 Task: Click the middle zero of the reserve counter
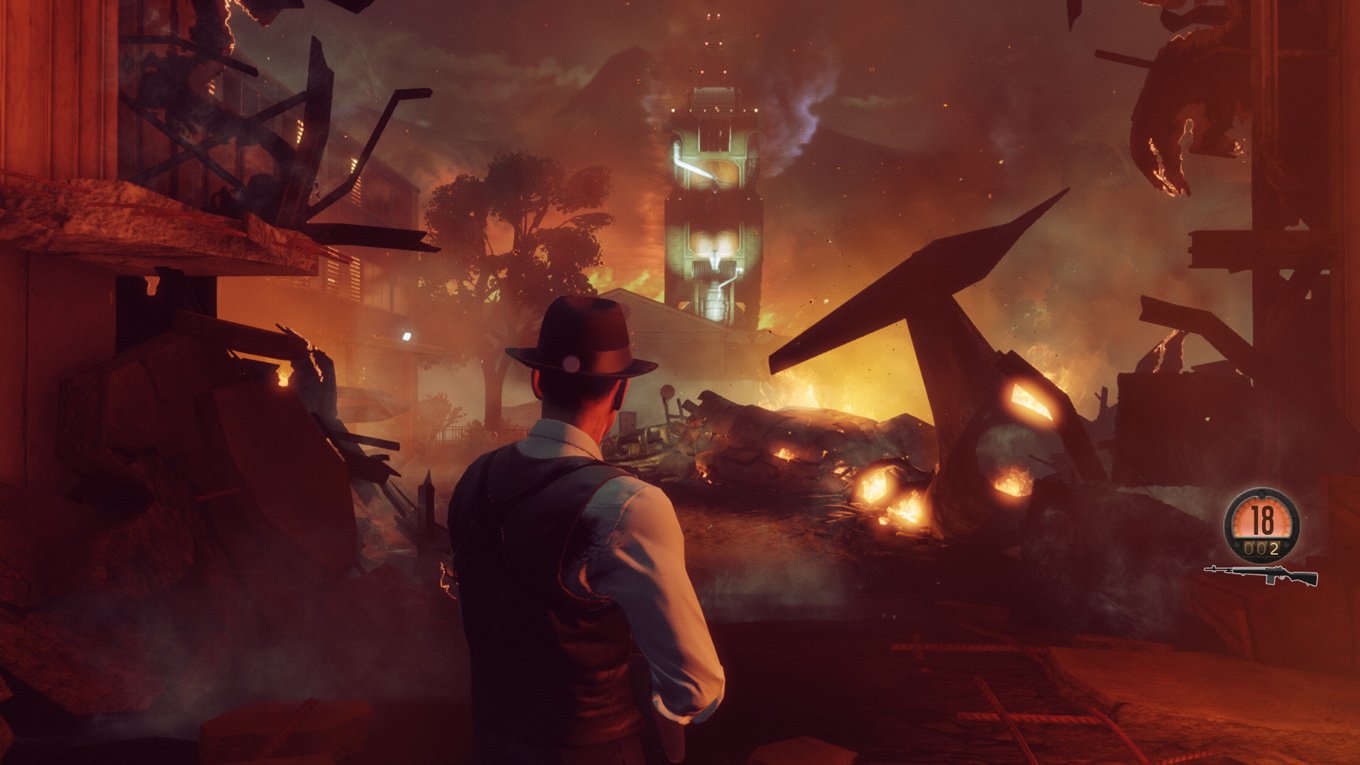click(x=1261, y=547)
